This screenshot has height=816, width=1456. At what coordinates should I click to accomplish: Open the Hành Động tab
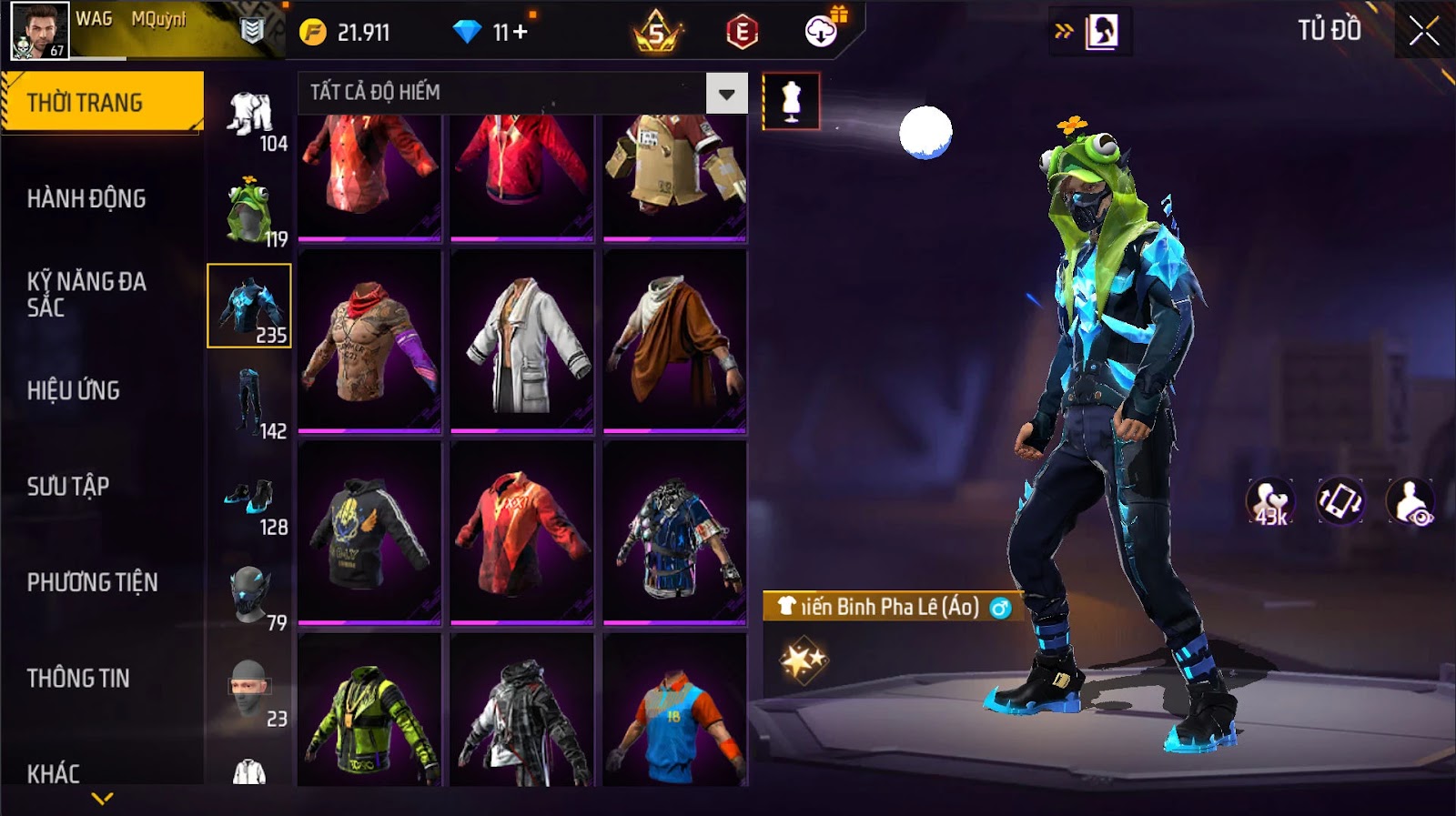(86, 198)
